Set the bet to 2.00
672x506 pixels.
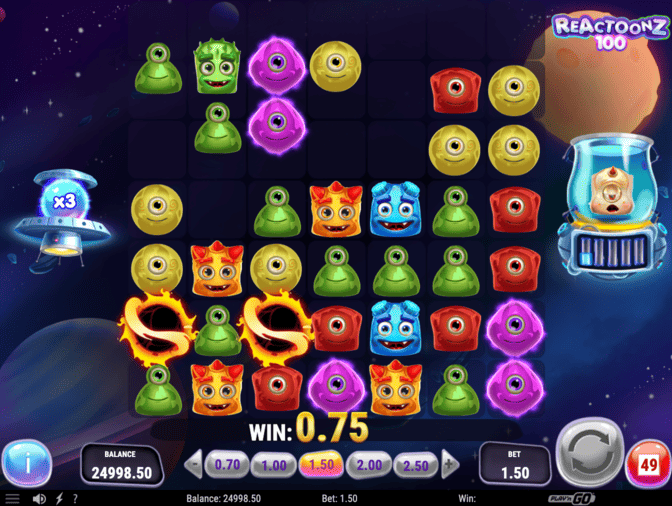pos(368,464)
